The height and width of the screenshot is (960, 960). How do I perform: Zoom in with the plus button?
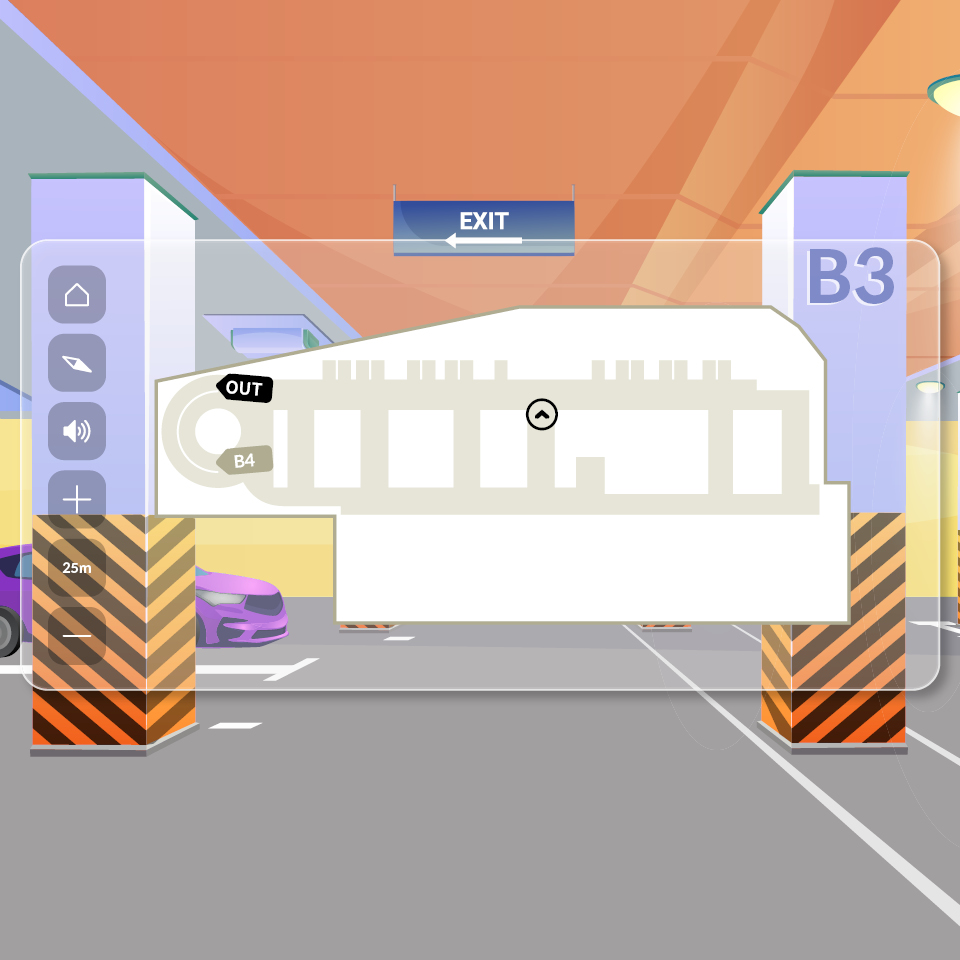77,499
